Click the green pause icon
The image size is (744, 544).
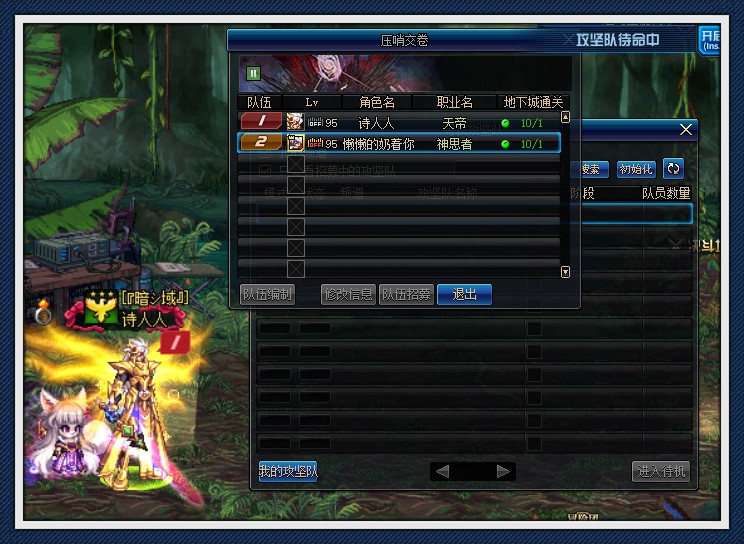tap(254, 73)
